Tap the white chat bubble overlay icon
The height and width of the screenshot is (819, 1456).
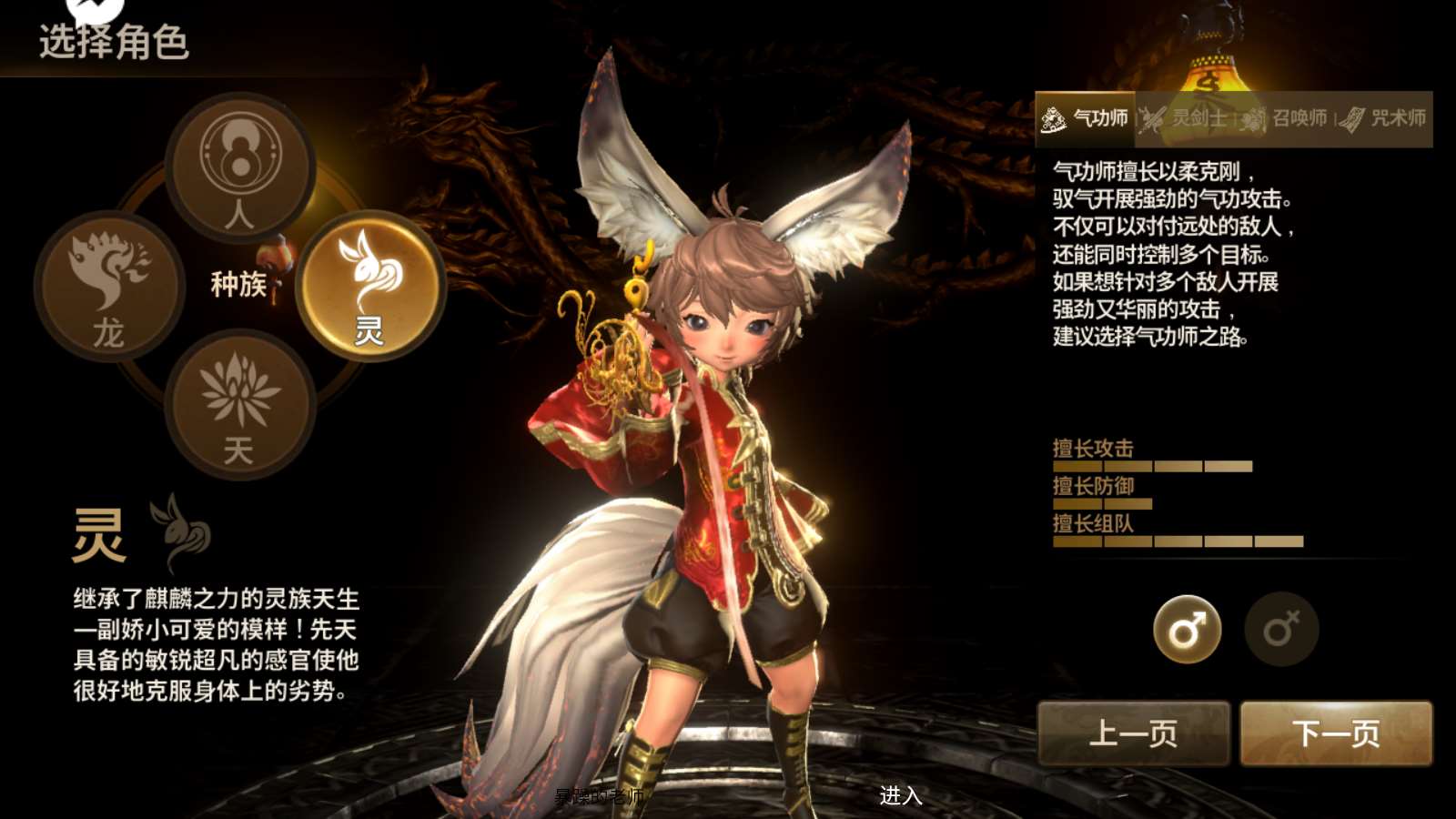(95, 9)
